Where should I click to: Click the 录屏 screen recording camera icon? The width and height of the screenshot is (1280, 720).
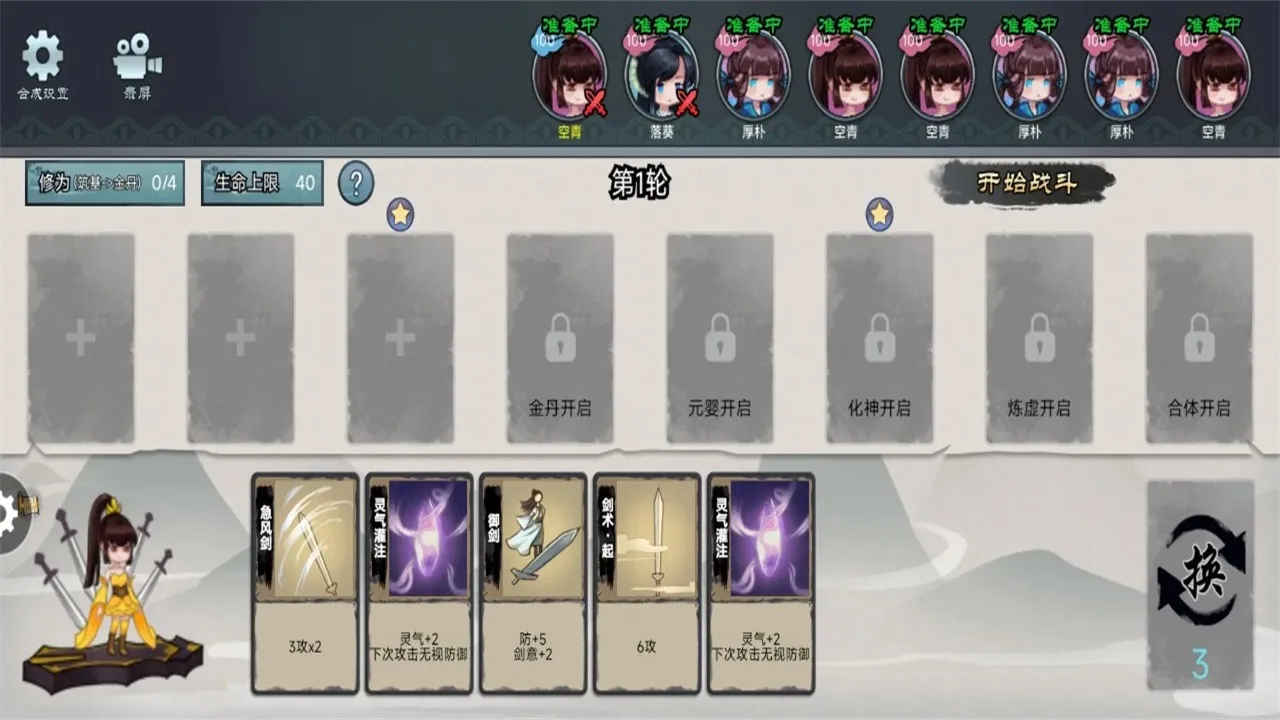(133, 55)
